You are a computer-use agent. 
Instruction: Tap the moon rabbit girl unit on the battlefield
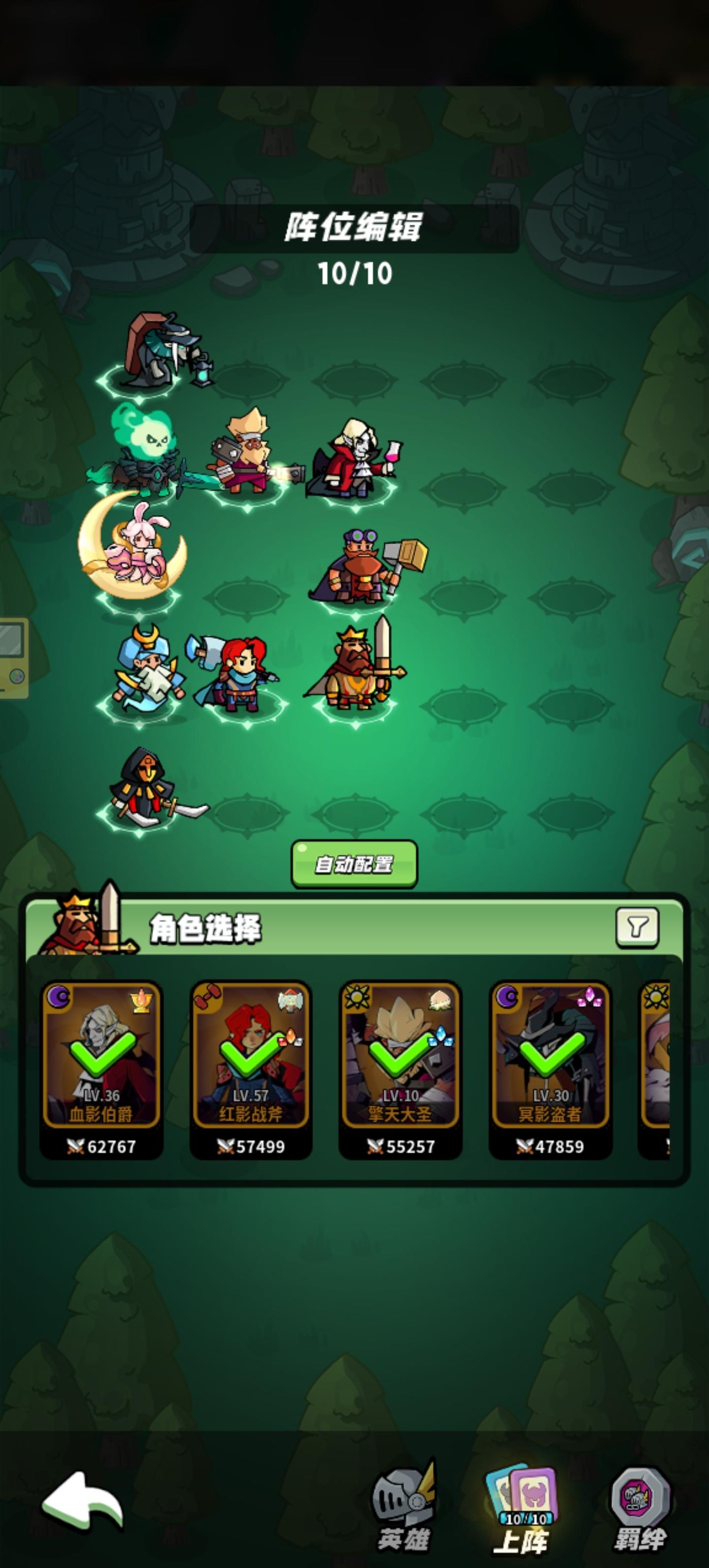click(139, 554)
